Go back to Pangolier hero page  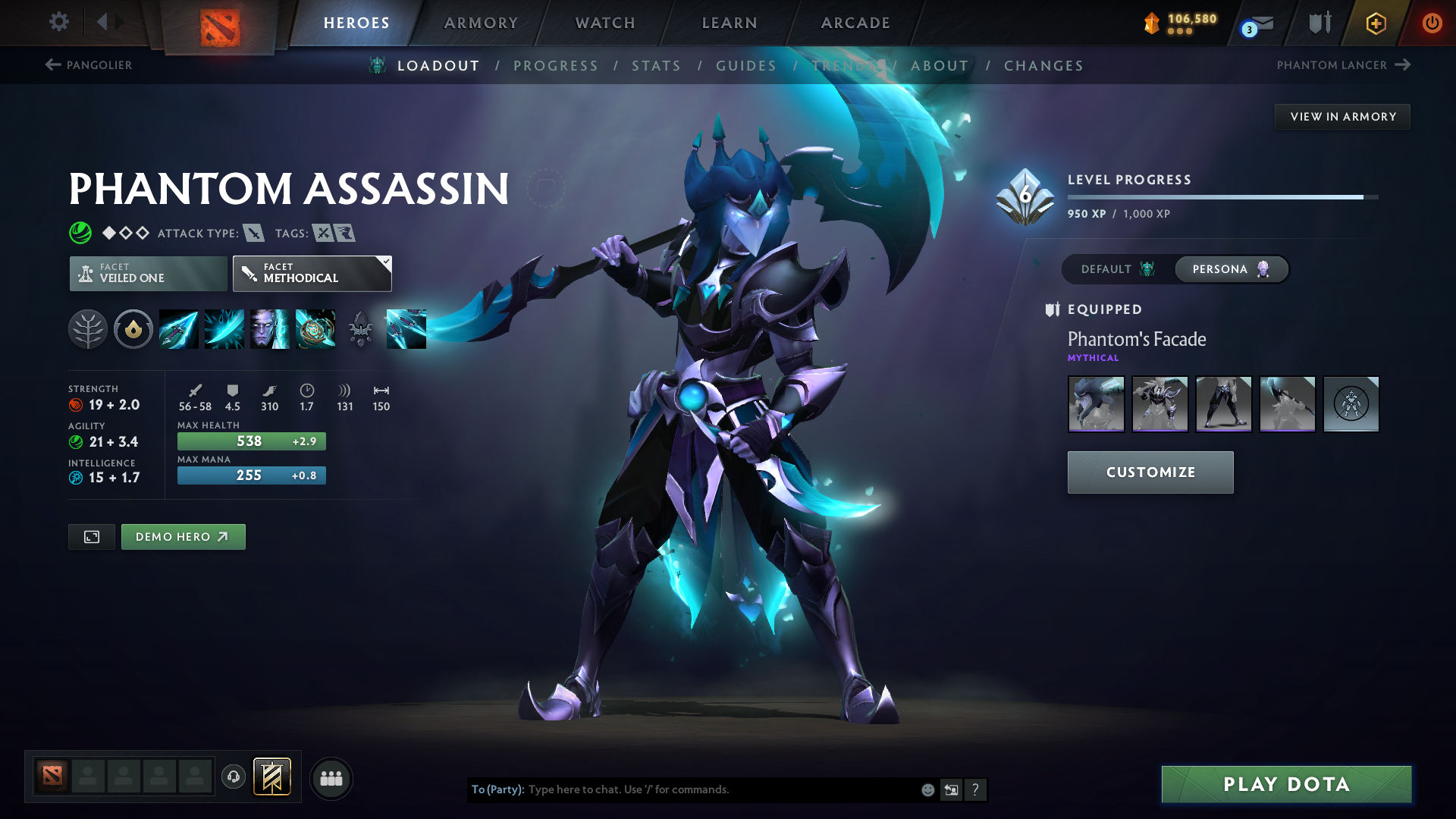[x=89, y=65]
